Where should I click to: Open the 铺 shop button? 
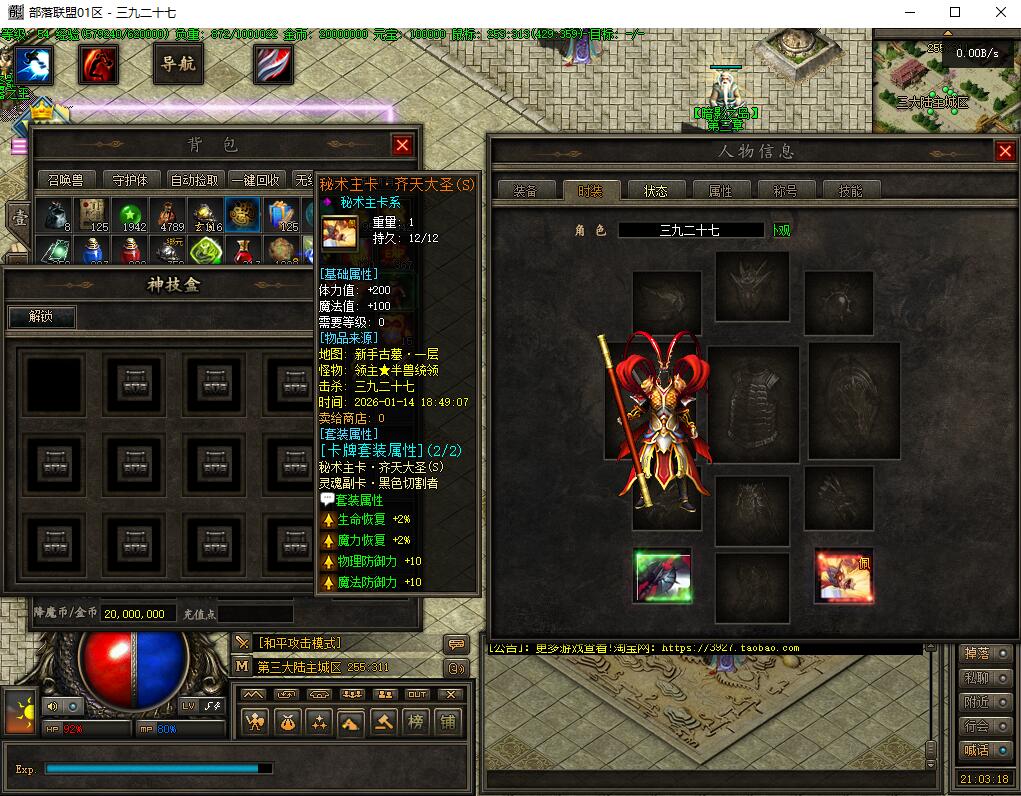tap(448, 721)
